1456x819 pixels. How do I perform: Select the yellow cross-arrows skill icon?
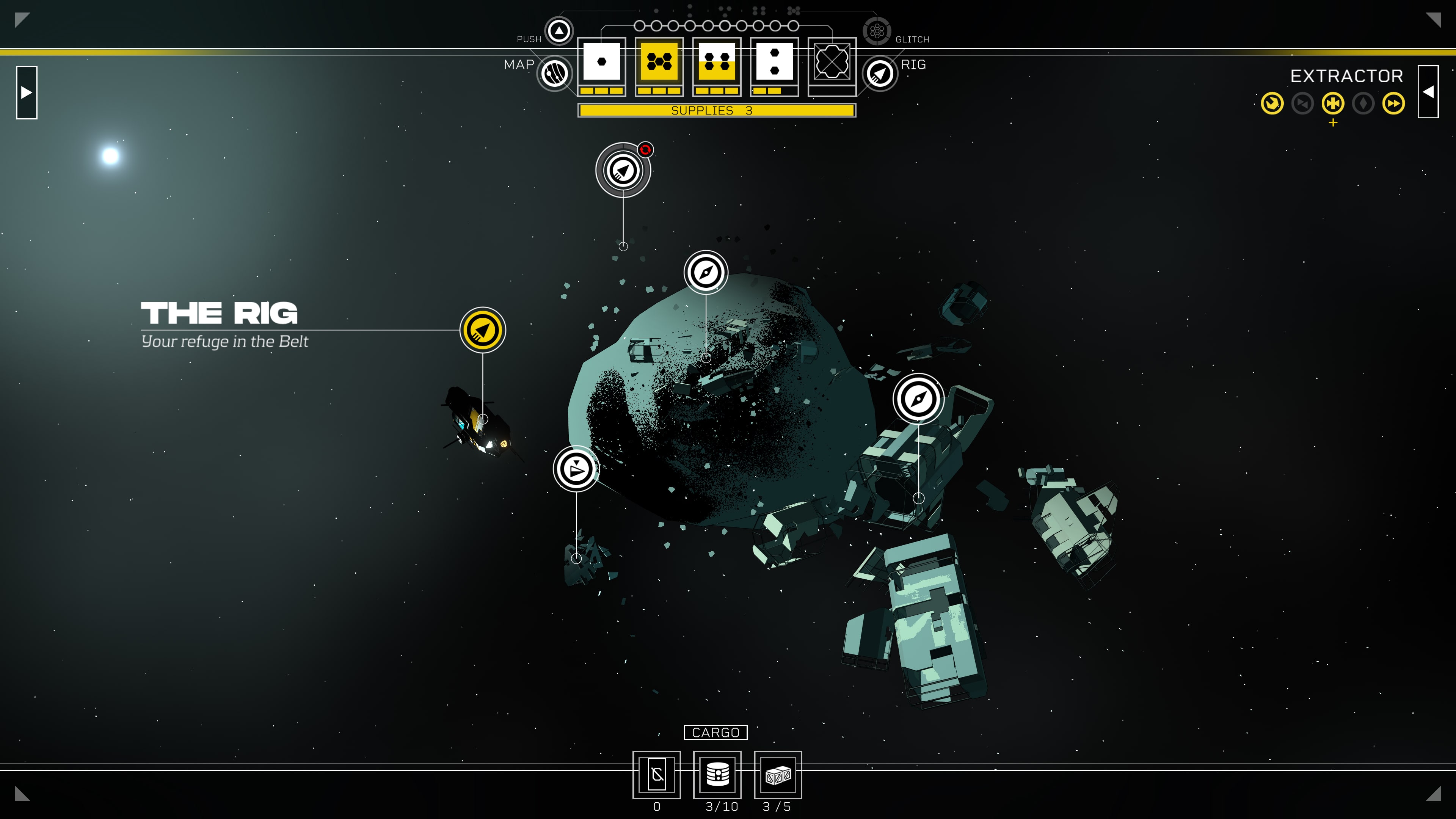click(x=1333, y=104)
